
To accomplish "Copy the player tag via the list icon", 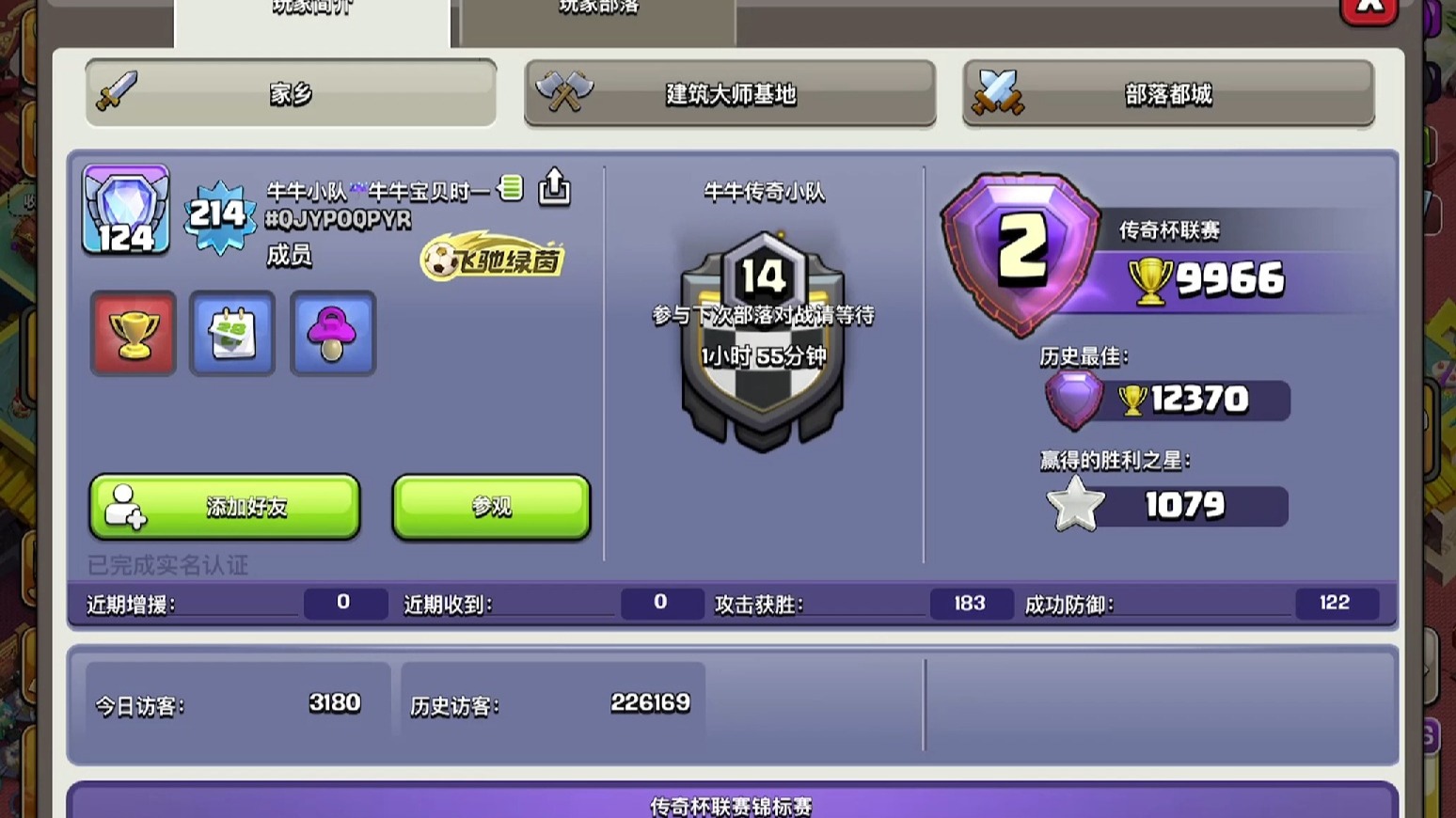I will tap(511, 187).
